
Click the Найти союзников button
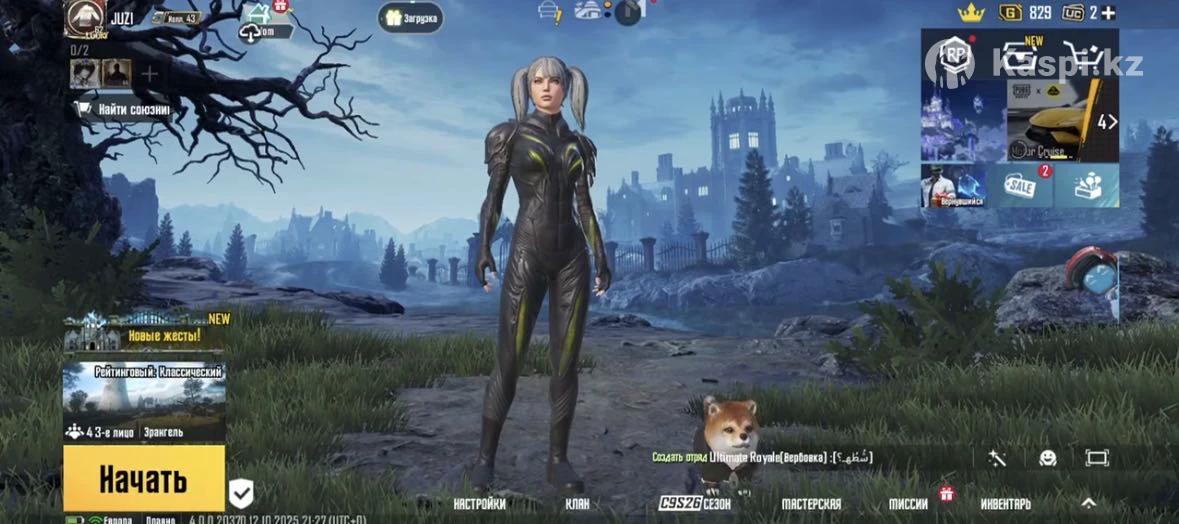pos(124,109)
